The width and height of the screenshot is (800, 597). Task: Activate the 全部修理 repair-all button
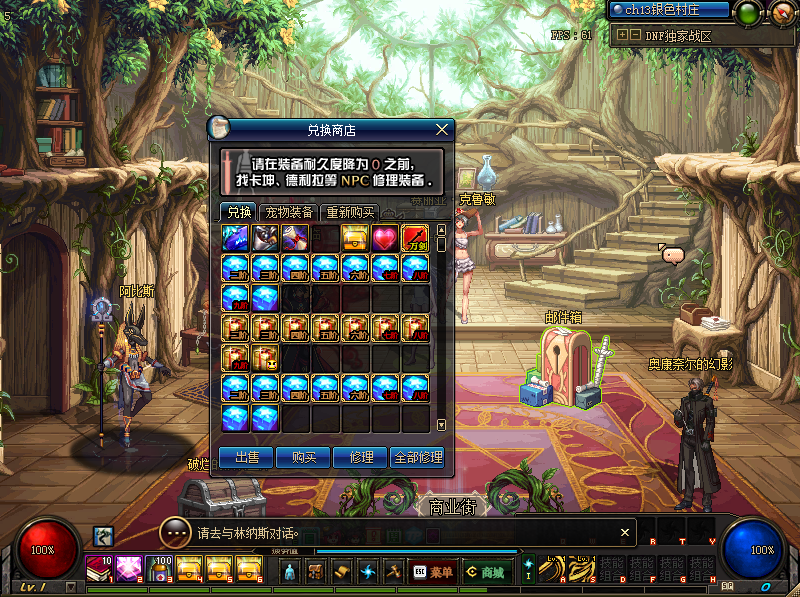click(x=417, y=457)
